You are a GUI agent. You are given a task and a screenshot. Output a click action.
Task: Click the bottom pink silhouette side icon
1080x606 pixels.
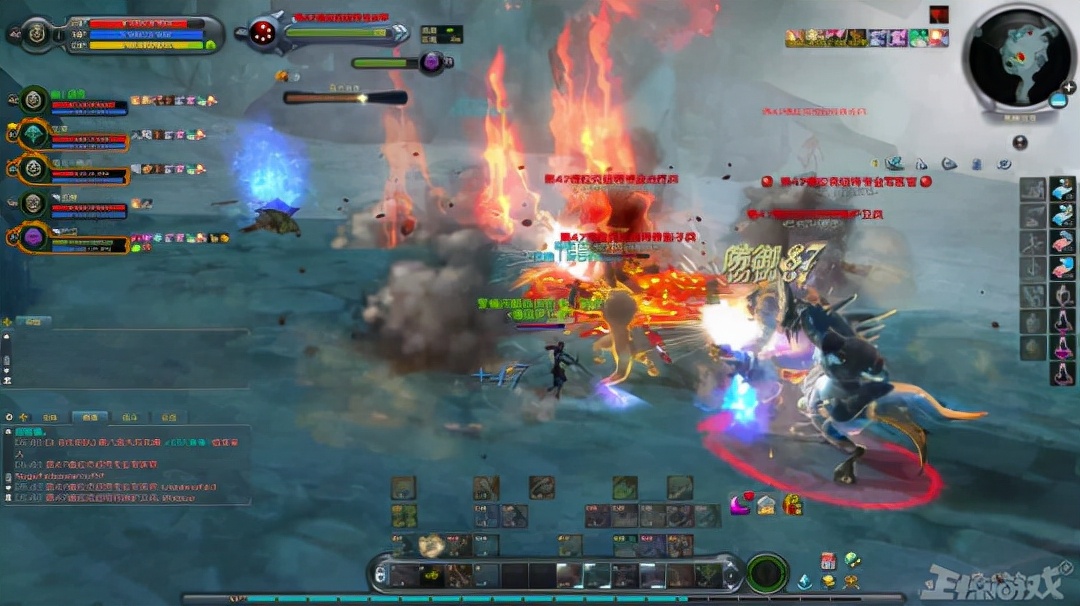coord(1061,372)
